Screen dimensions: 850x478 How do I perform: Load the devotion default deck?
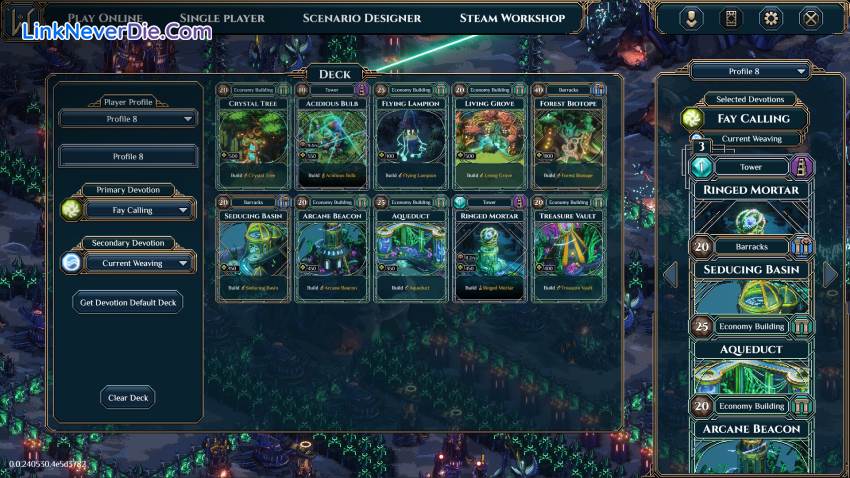127,303
